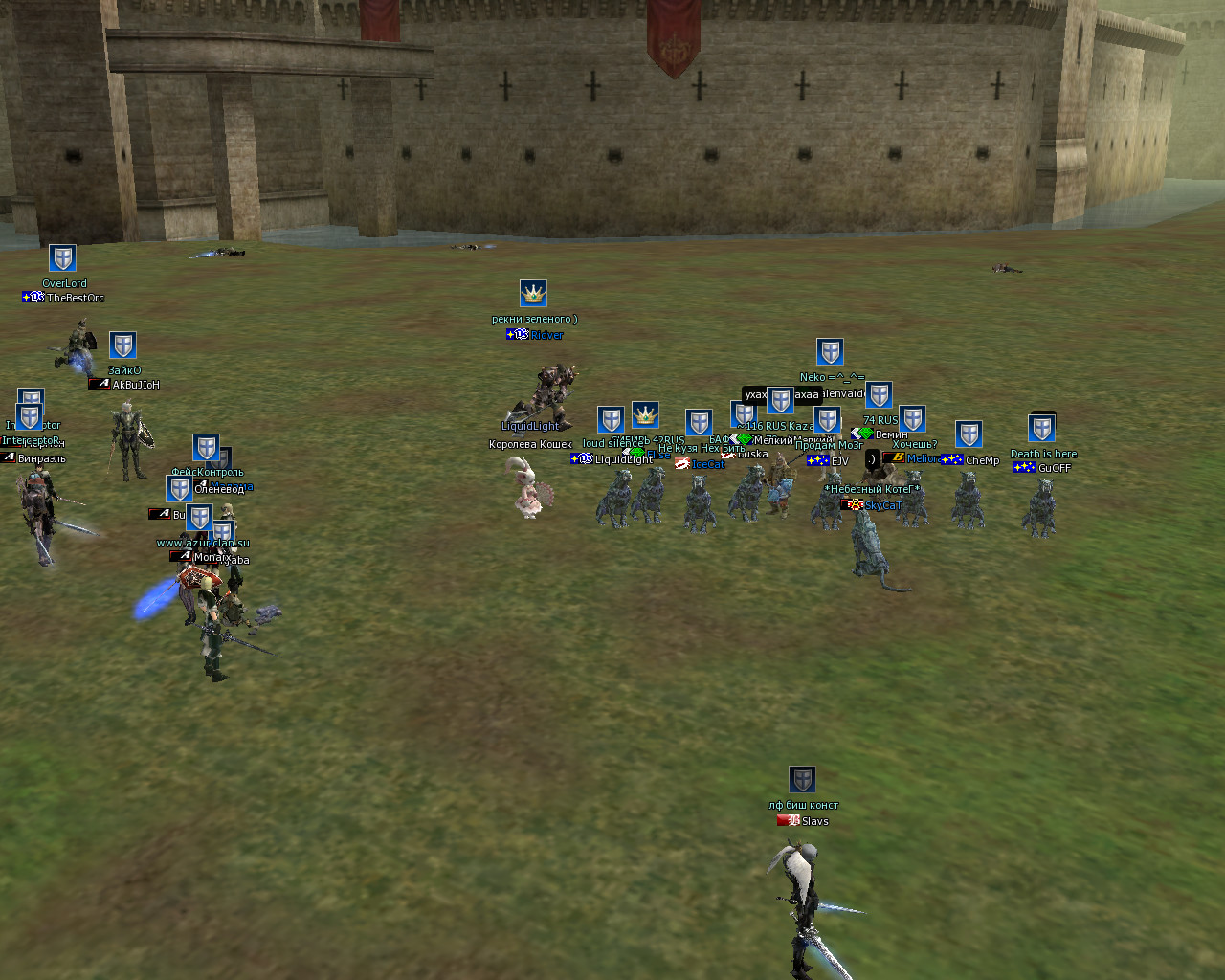Open the store icon above TheBestOrc
This screenshot has width=1225, height=980.
coord(62,258)
